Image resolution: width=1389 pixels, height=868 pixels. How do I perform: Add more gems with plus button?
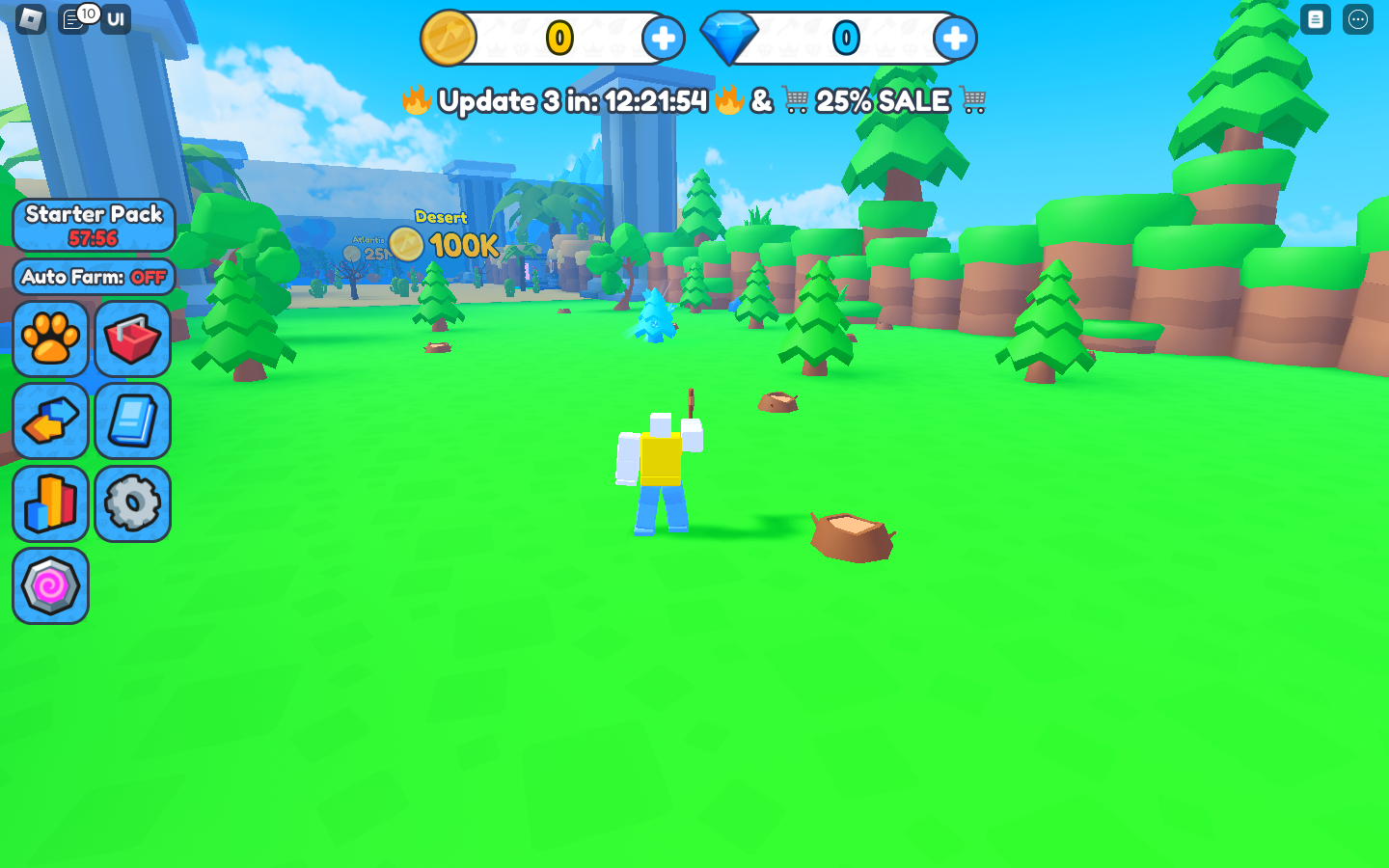pos(954,39)
